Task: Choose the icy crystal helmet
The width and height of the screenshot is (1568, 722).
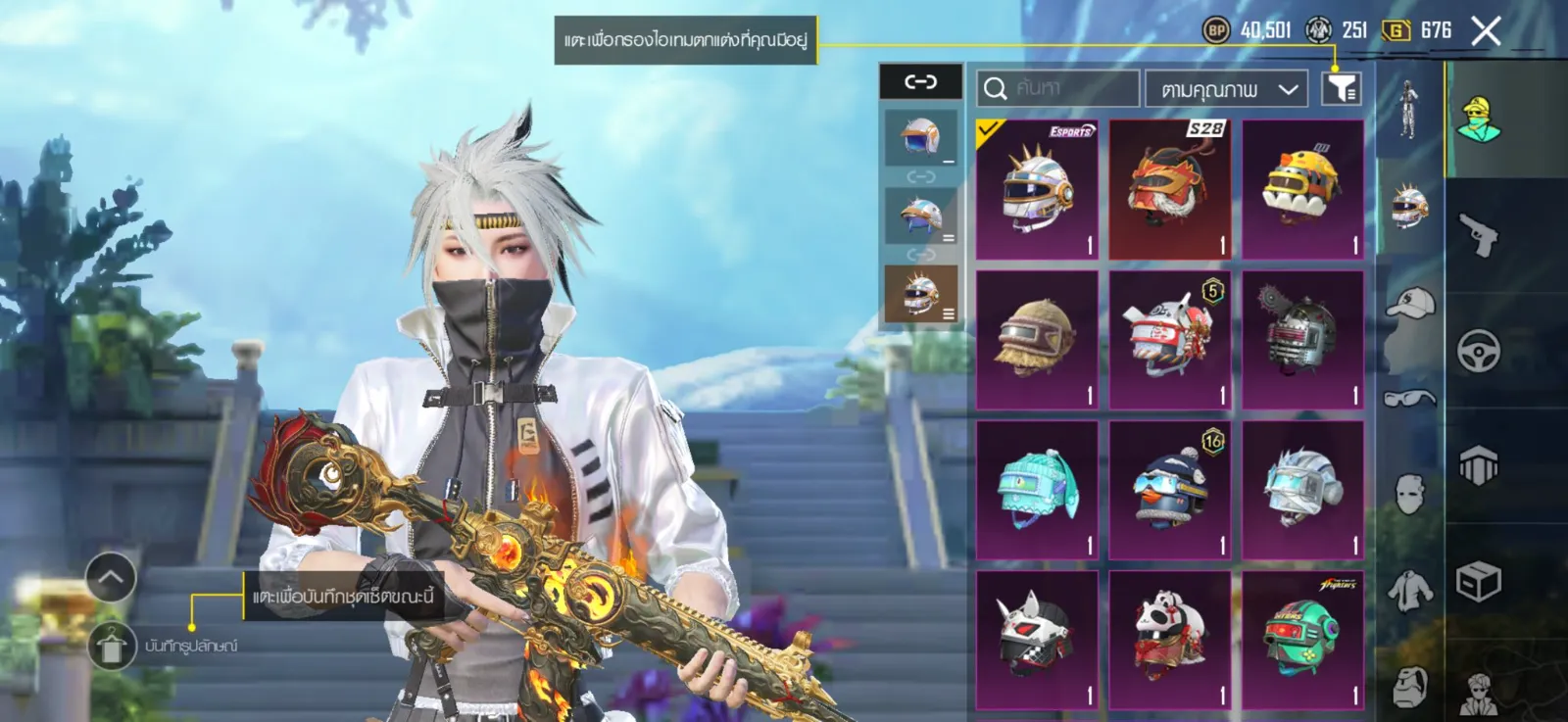Action: click(1302, 490)
